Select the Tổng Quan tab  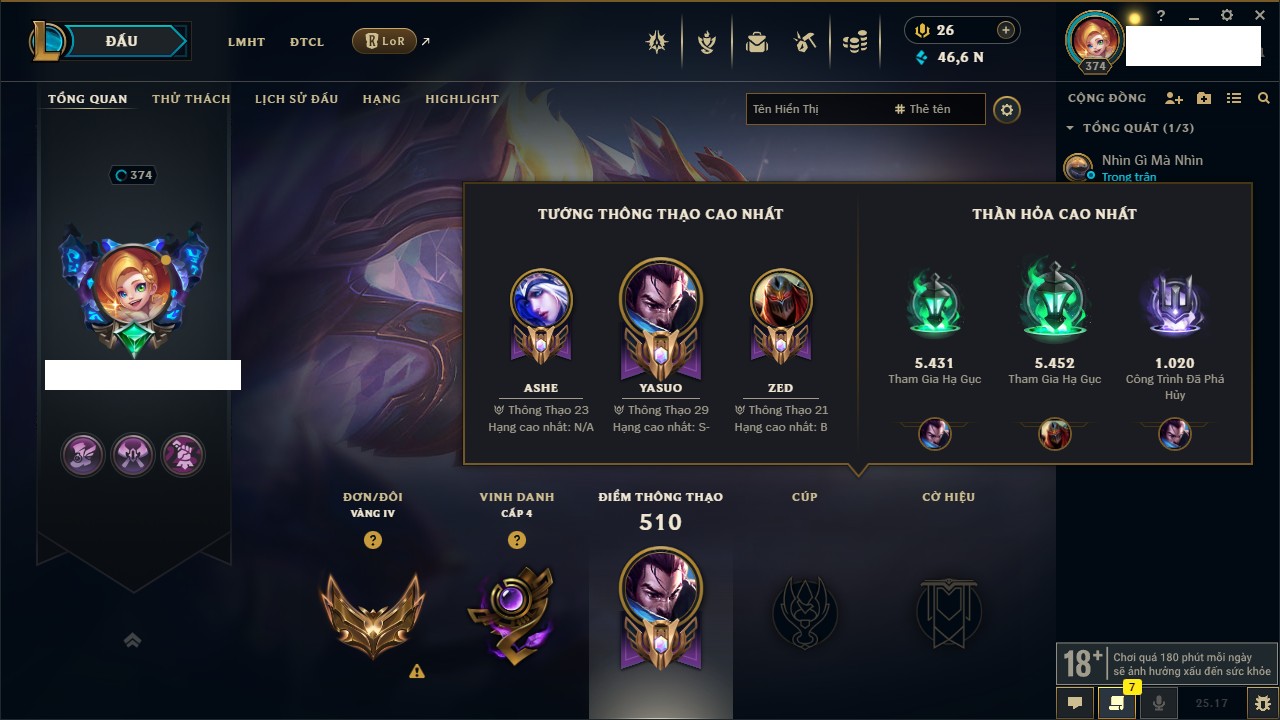pyautogui.click(x=88, y=99)
